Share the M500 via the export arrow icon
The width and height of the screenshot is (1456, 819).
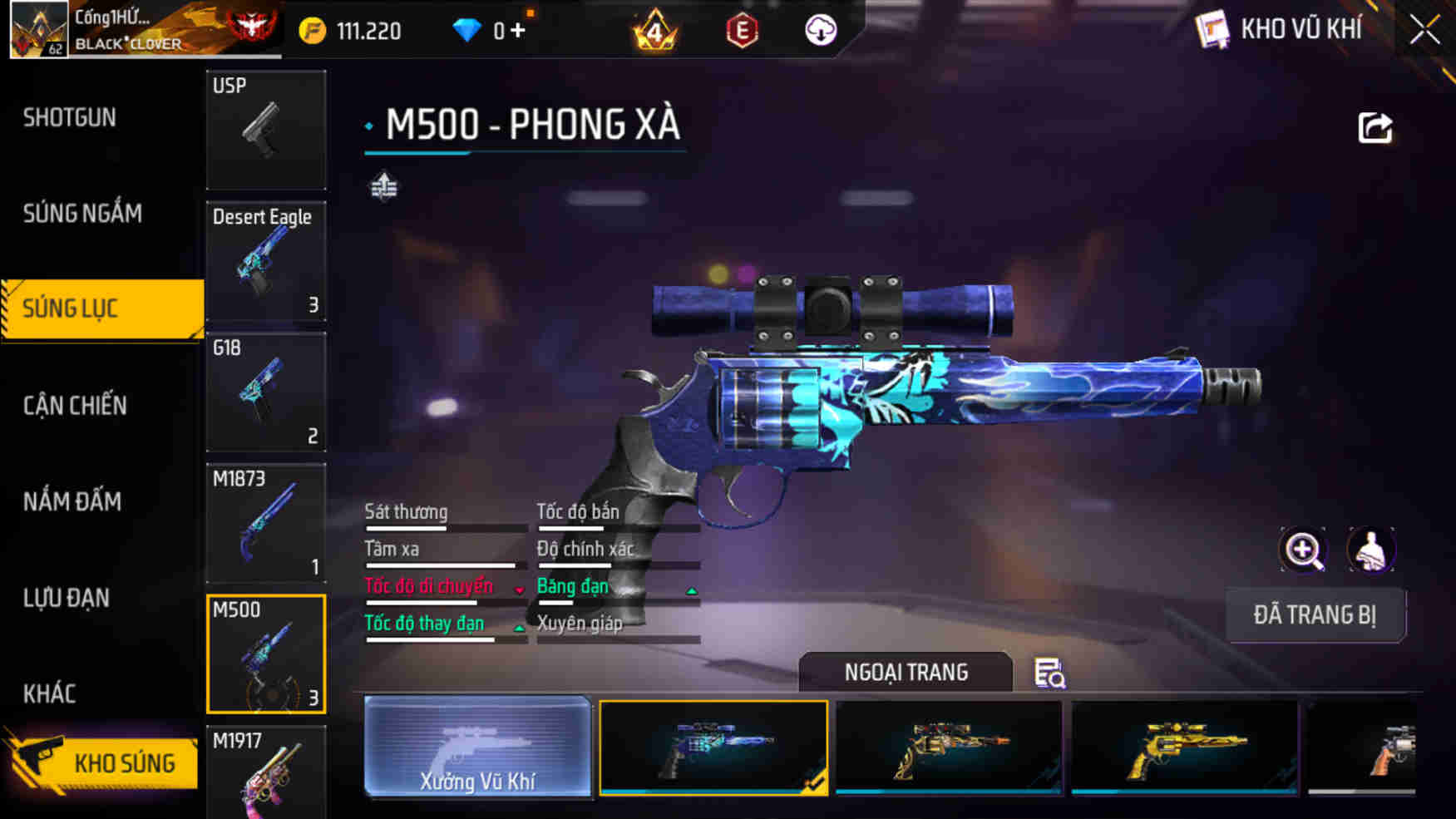(1376, 126)
